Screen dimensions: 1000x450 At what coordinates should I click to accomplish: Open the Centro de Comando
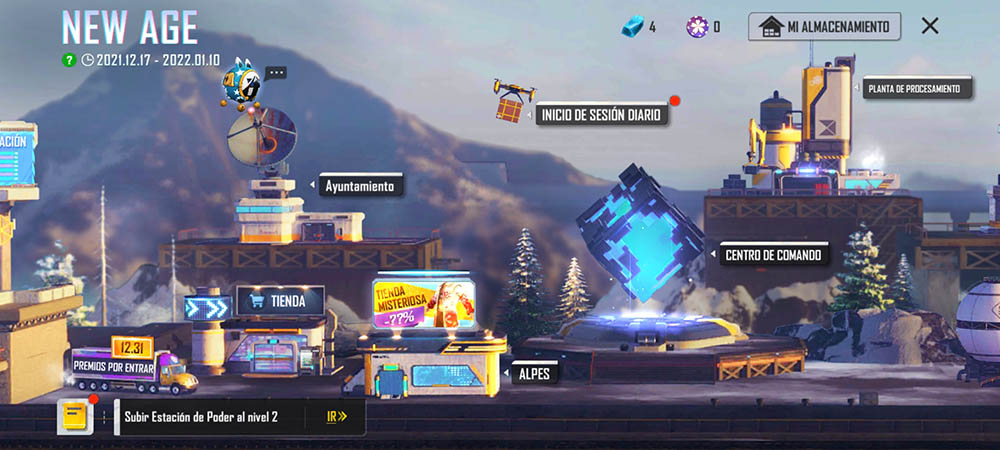tap(774, 254)
